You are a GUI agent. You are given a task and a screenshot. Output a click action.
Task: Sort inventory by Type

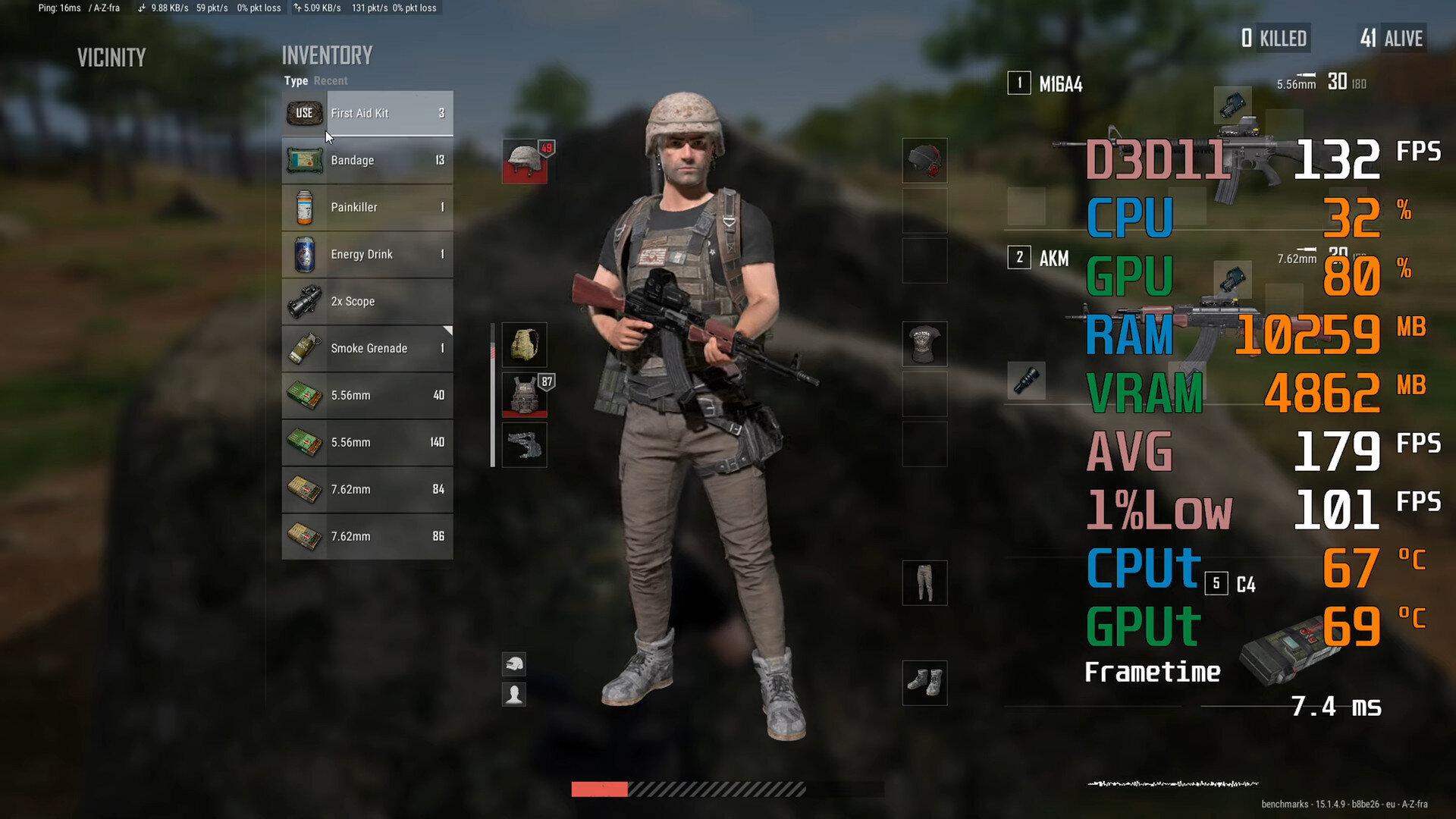click(x=296, y=80)
